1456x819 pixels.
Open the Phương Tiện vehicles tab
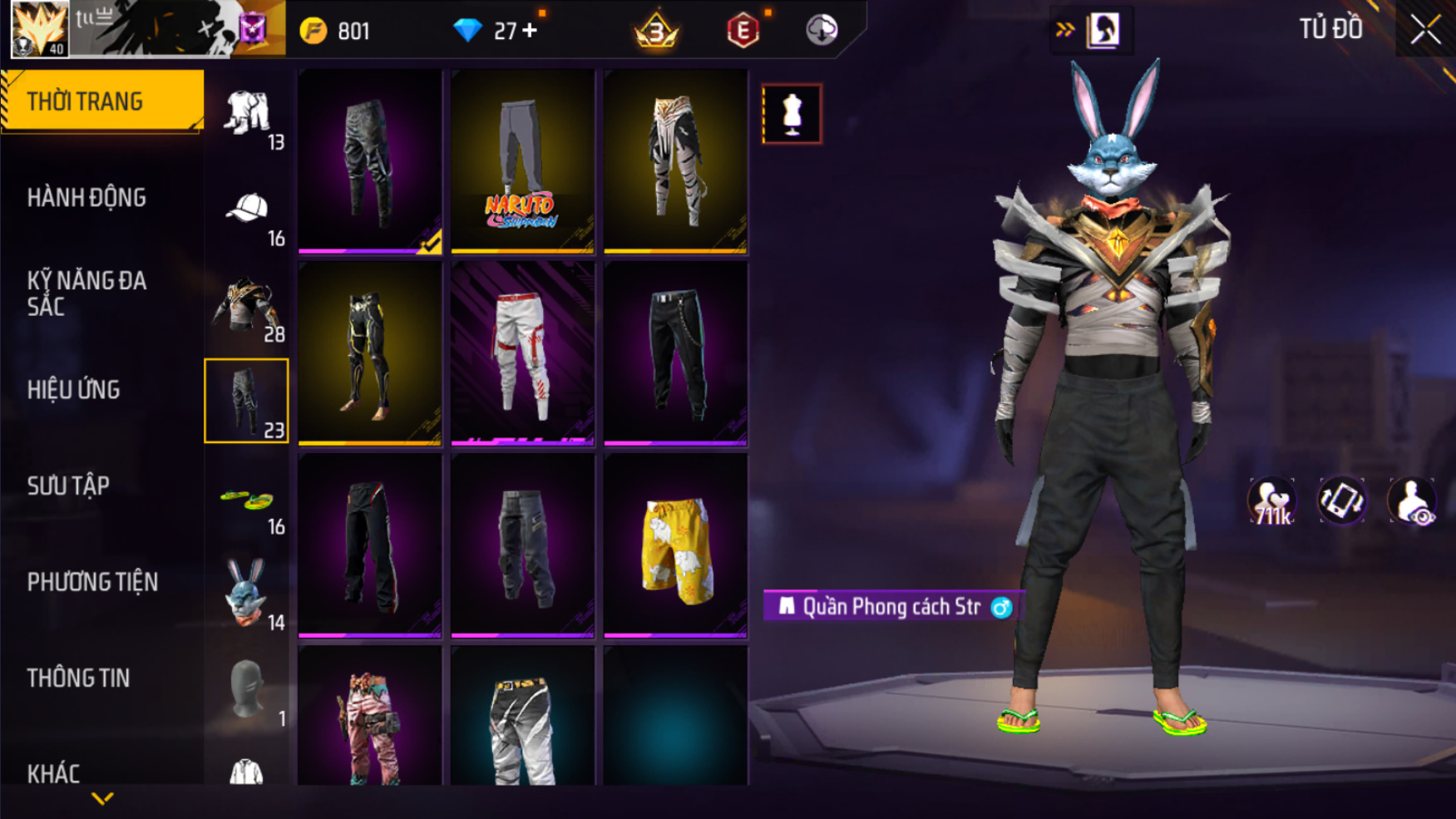(92, 582)
